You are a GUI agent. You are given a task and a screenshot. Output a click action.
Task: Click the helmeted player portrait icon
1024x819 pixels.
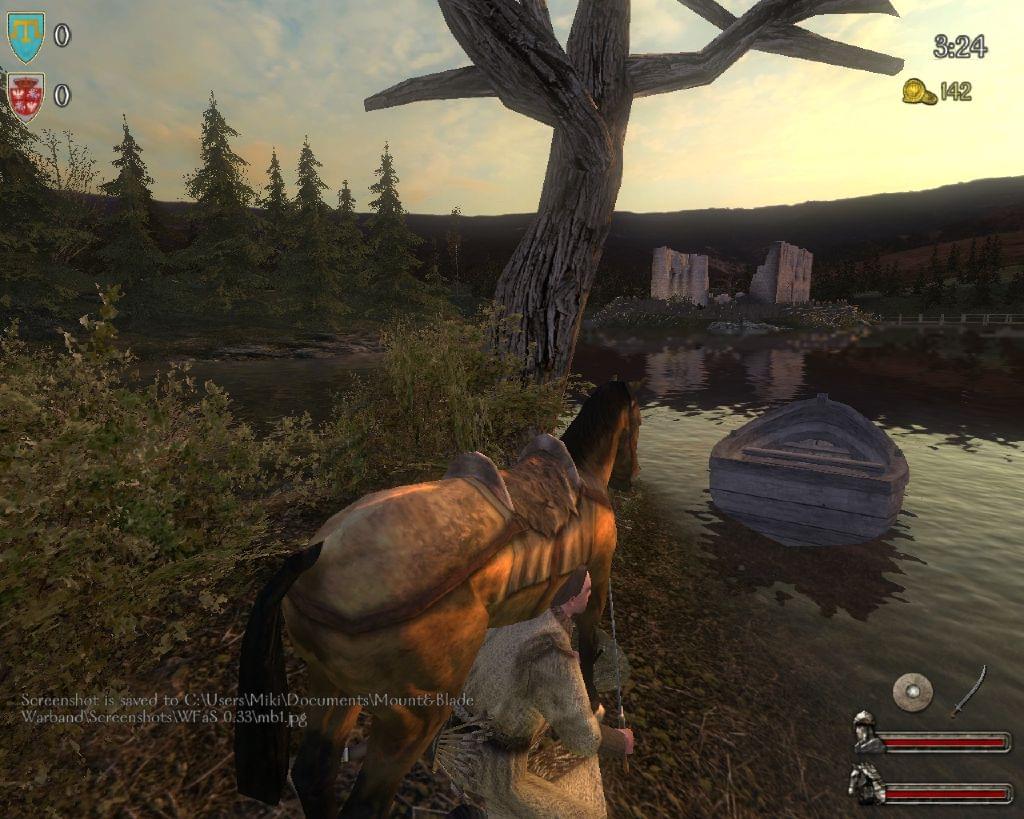[x=866, y=734]
